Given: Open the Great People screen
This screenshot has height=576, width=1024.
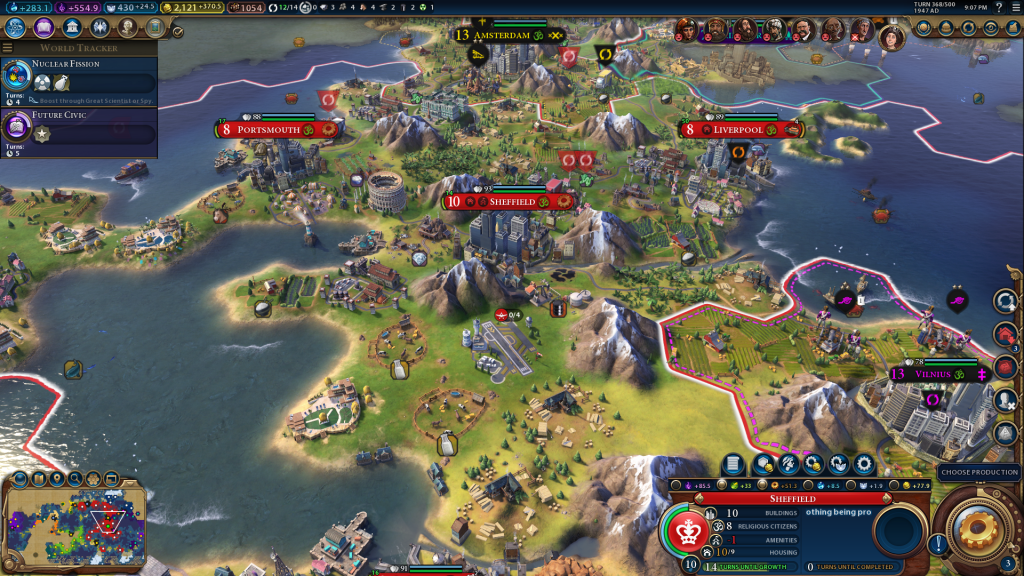Looking at the screenshot, I should click(127, 28).
